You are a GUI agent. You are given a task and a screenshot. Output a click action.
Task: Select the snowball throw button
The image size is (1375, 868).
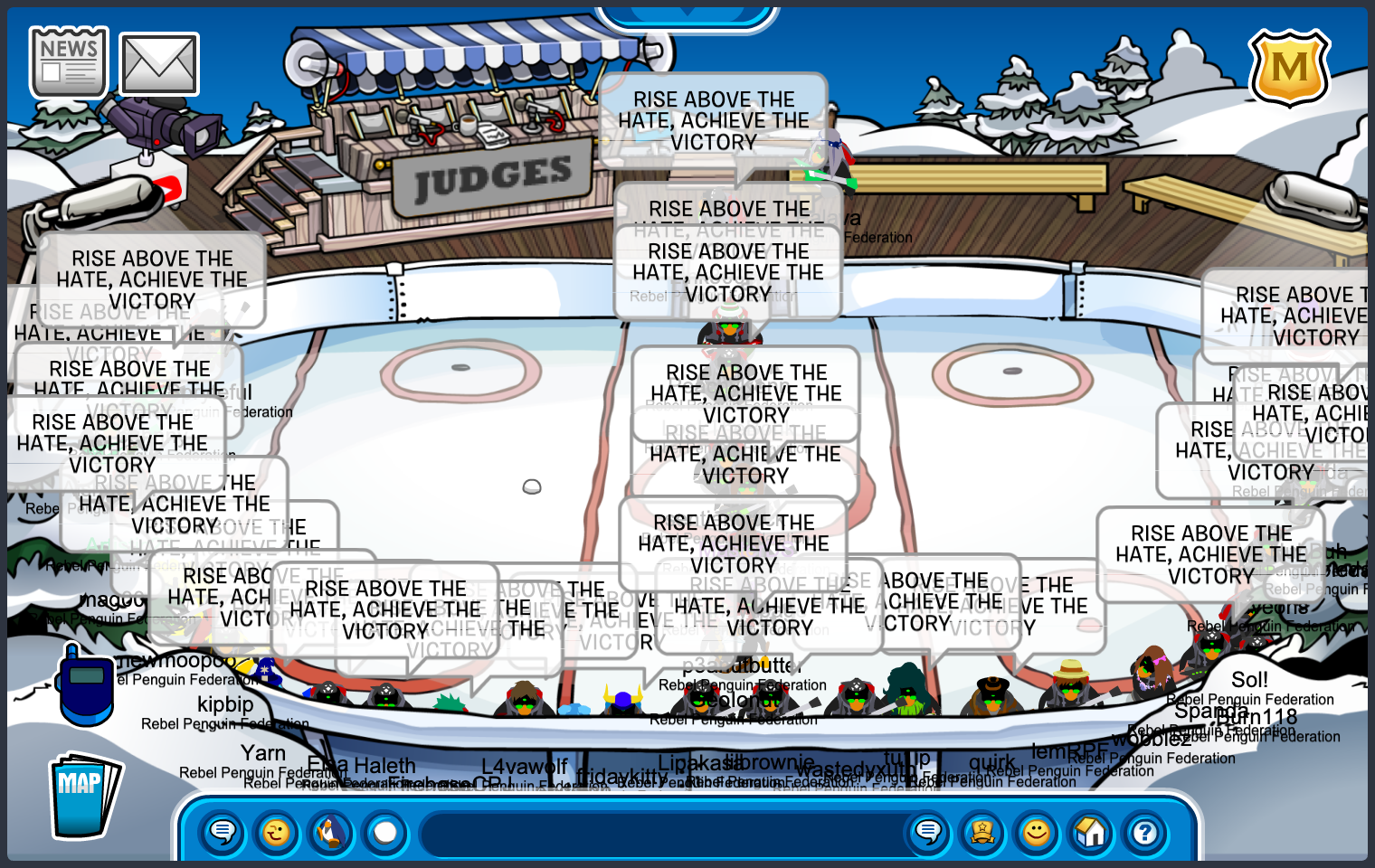pyautogui.click(x=385, y=832)
